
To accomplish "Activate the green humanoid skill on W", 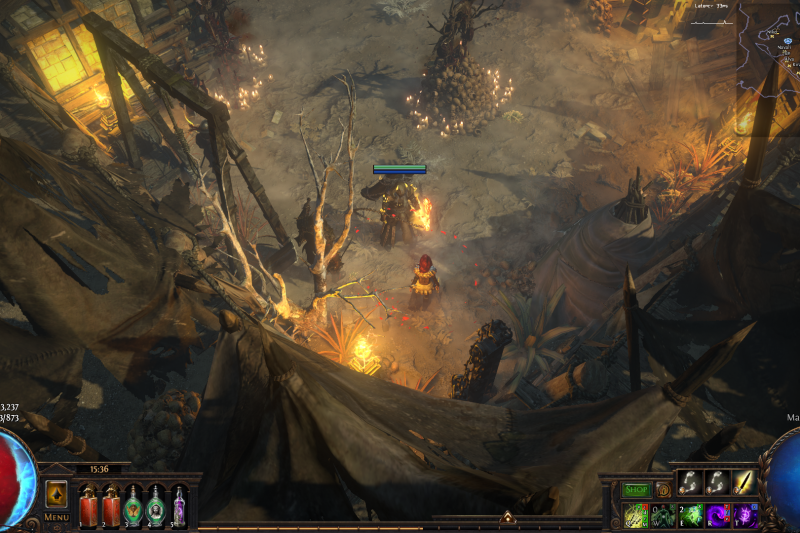I will point(663,515).
